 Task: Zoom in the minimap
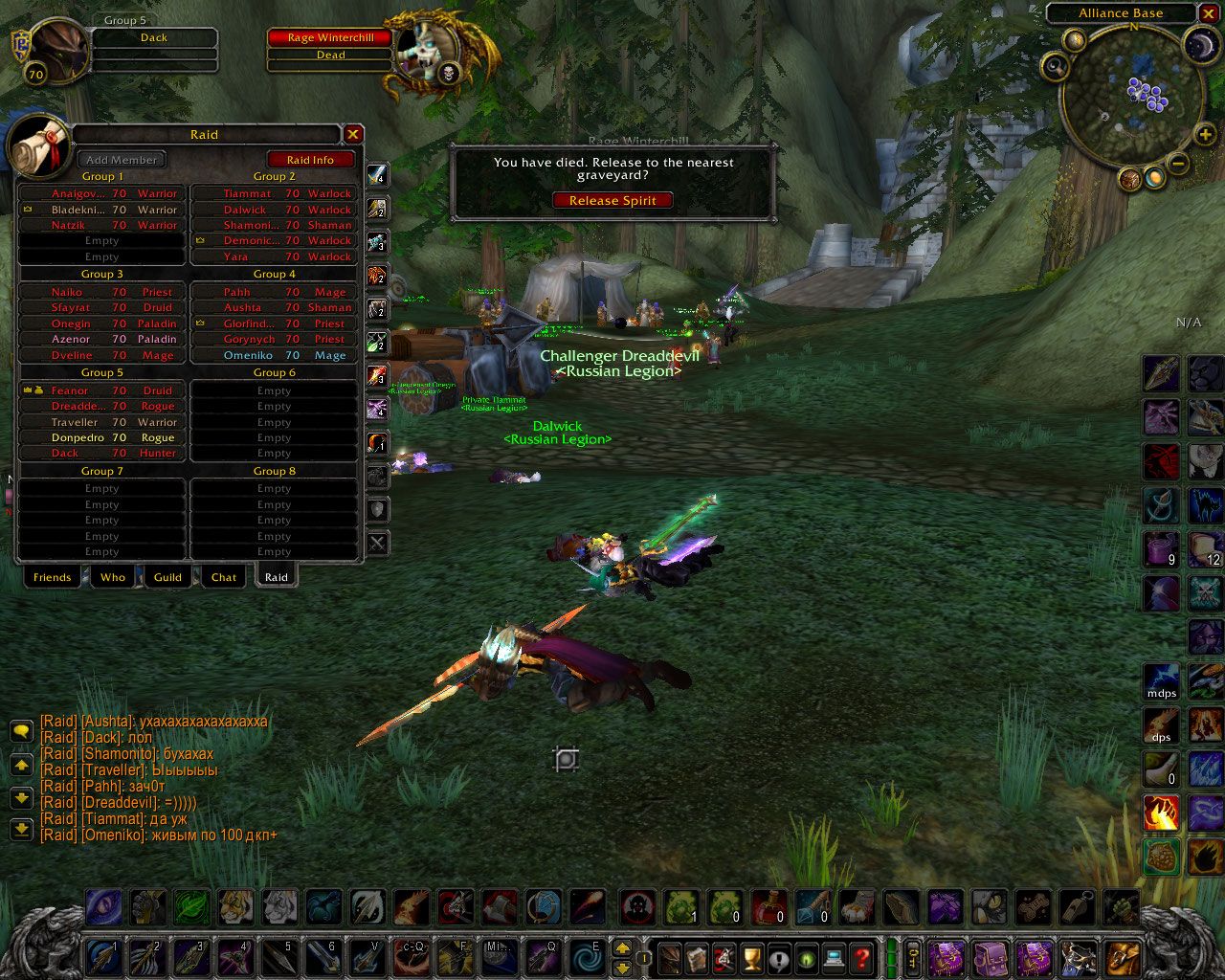point(1204,135)
